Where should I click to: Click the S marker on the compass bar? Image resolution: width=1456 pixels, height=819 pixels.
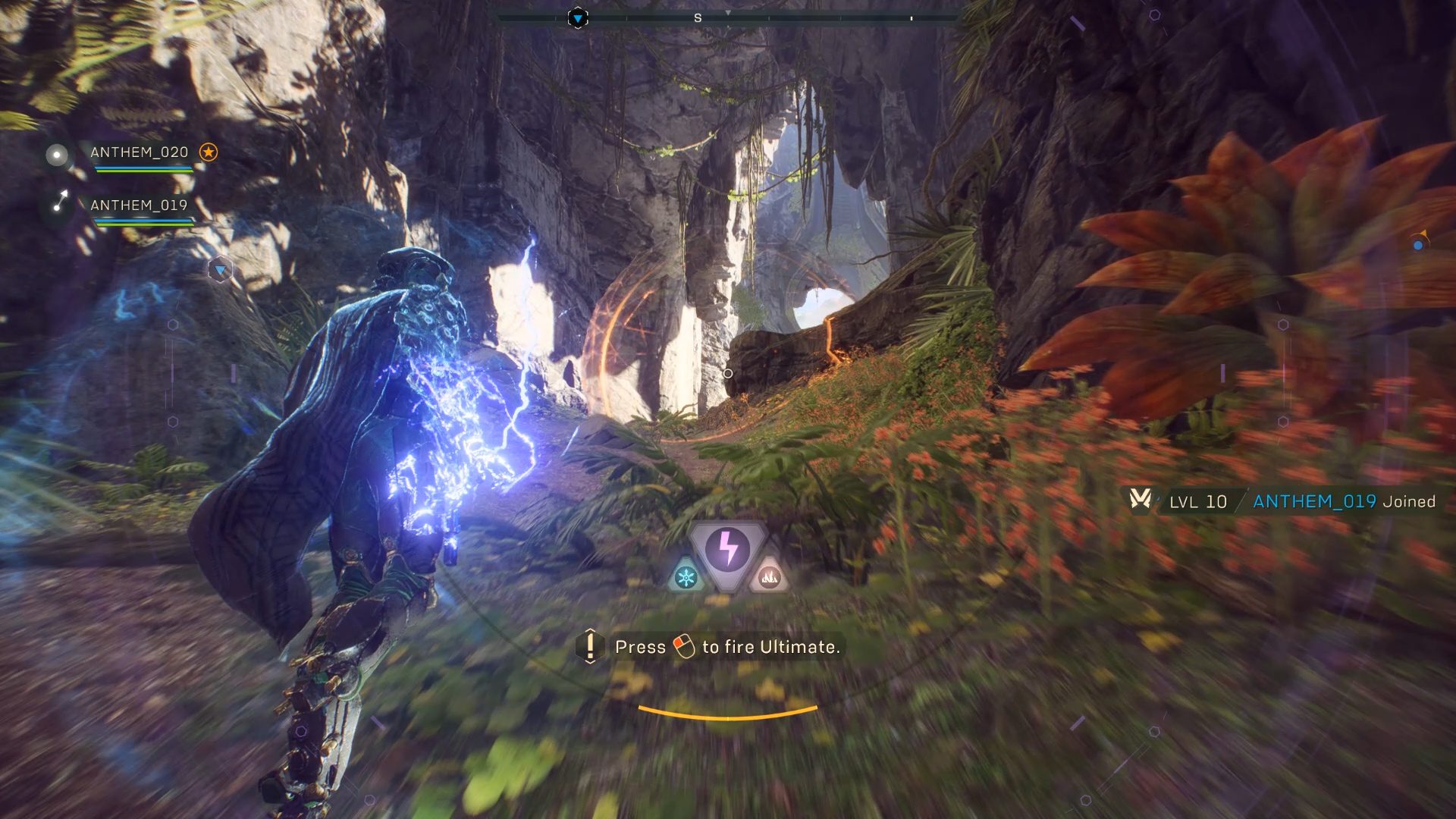tap(697, 17)
